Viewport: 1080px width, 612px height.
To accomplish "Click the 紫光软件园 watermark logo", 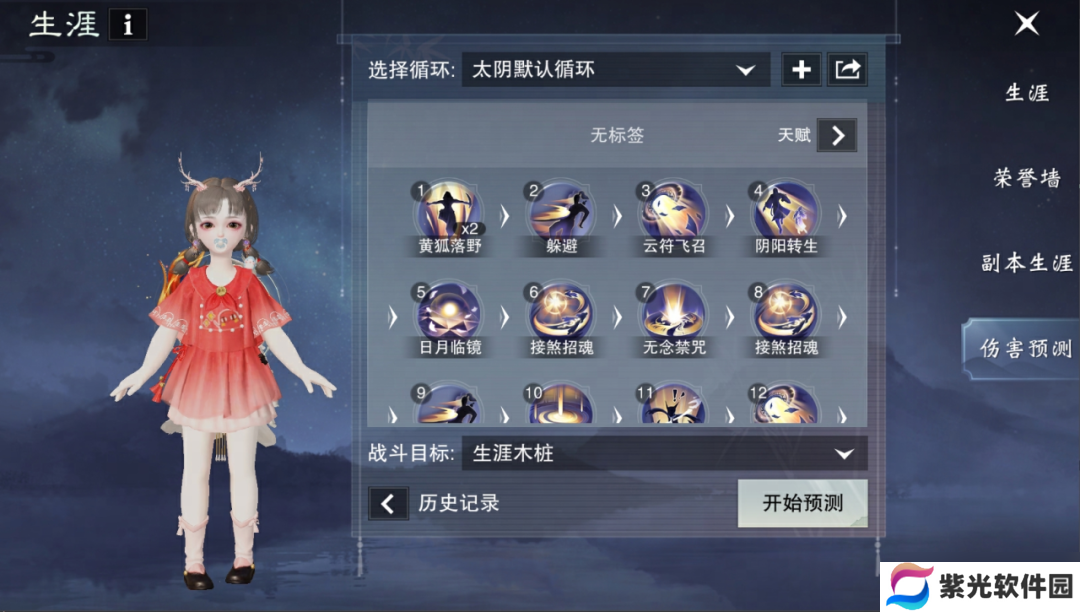I will (x=980, y=587).
